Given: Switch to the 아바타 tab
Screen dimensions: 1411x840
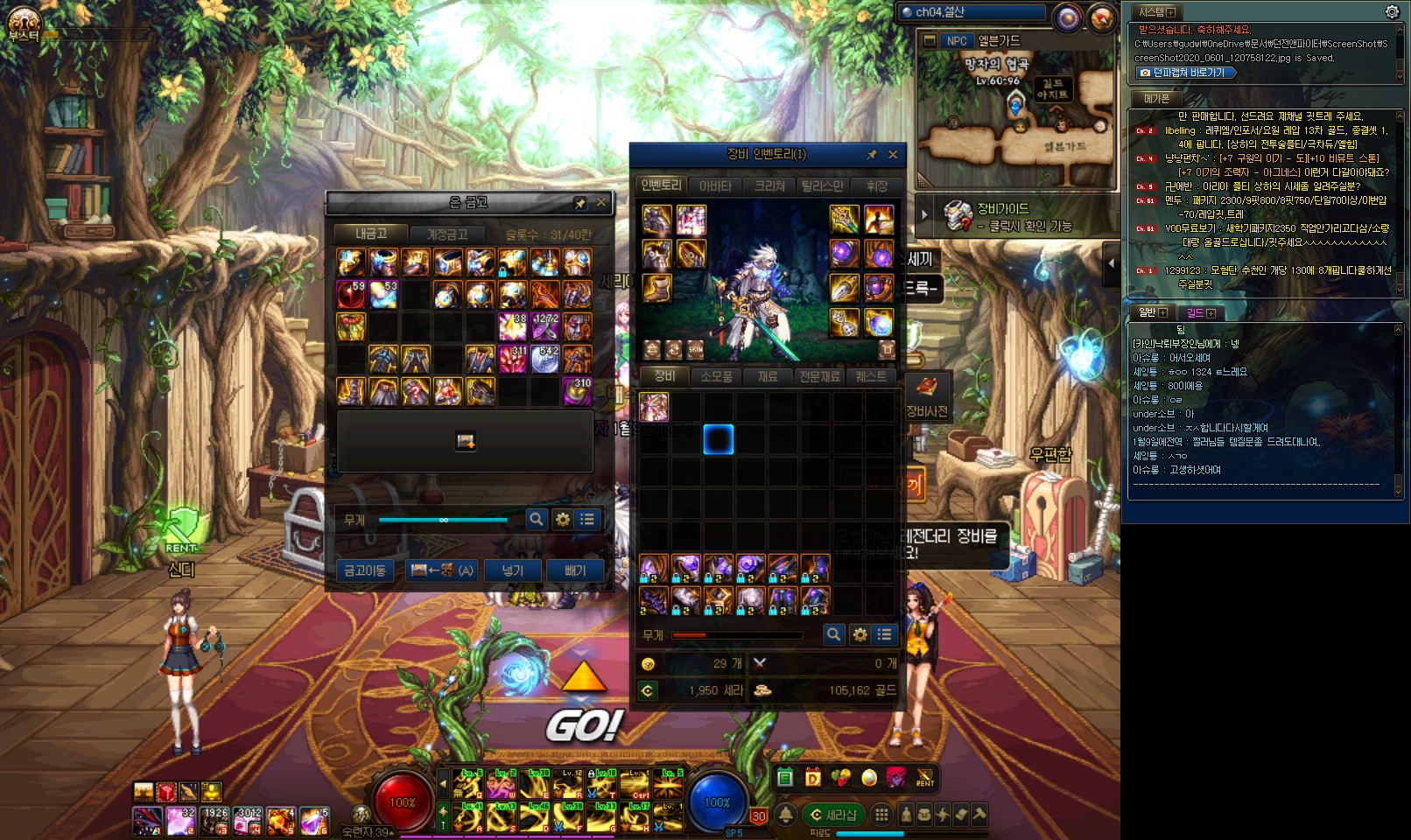Looking at the screenshot, I should (x=715, y=186).
